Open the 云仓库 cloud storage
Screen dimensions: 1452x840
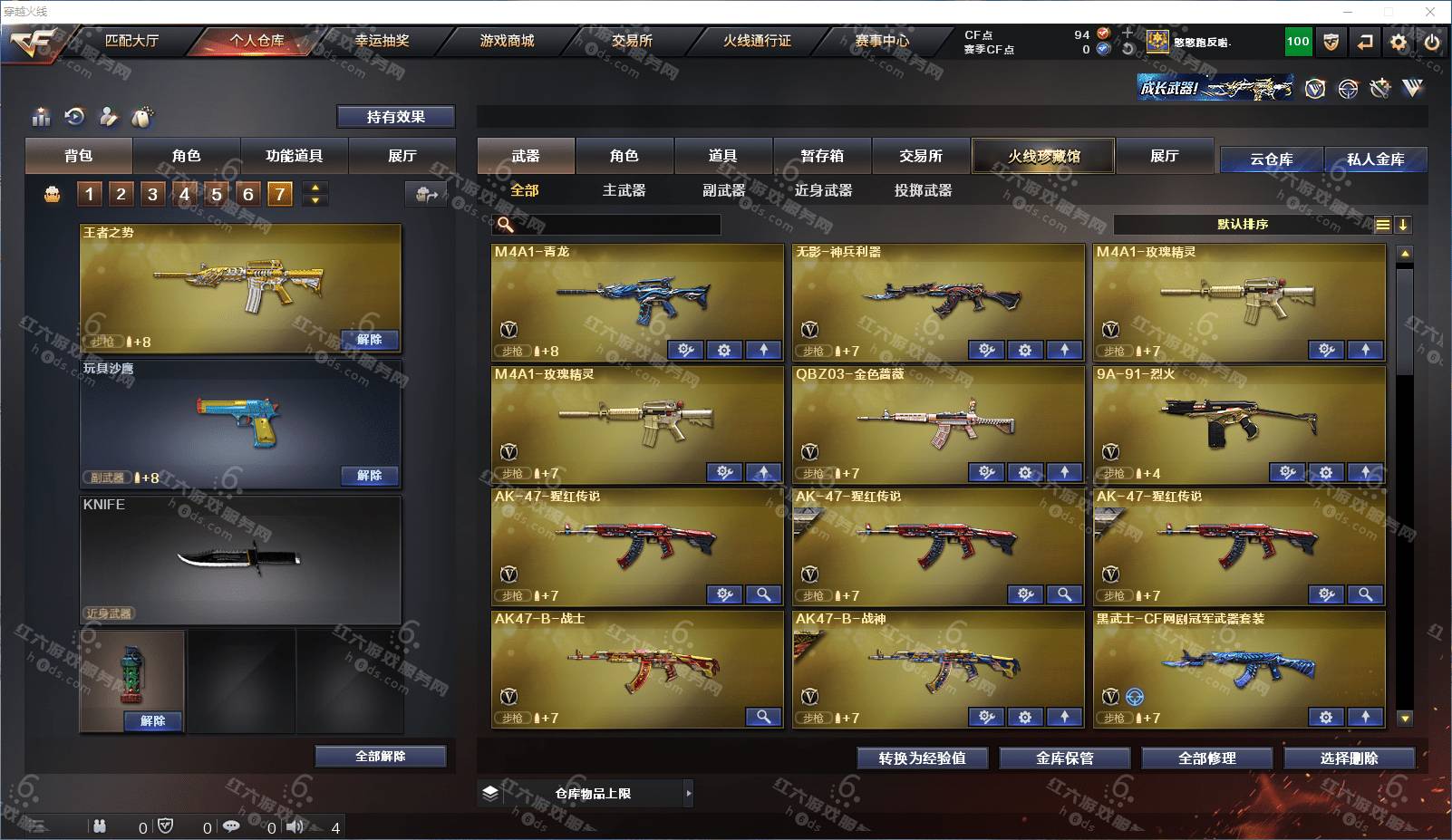click(x=1271, y=159)
